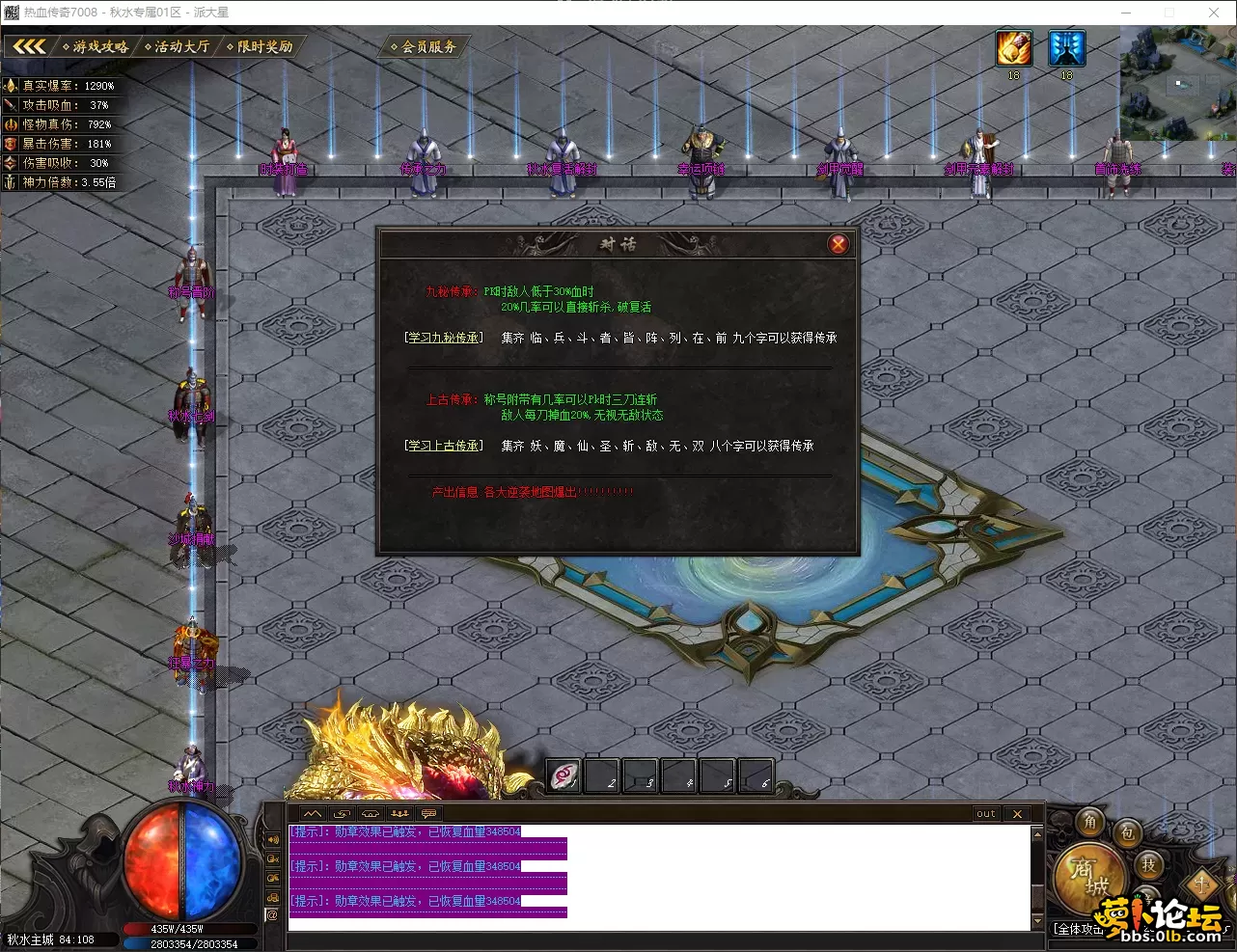Viewport: 1237px width, 952px height.
Task: Click the golden fist buff icon
Action: tap(1014, 48)
